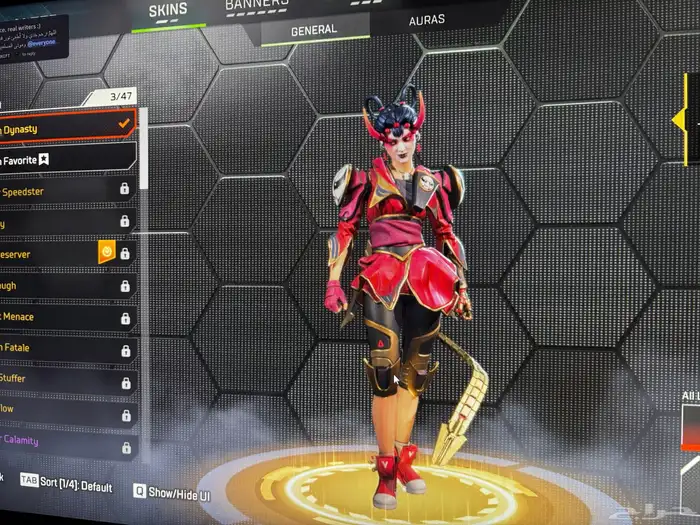Open the Banners tab
This screenshot has width=700, height=525.
click(257, 5)
